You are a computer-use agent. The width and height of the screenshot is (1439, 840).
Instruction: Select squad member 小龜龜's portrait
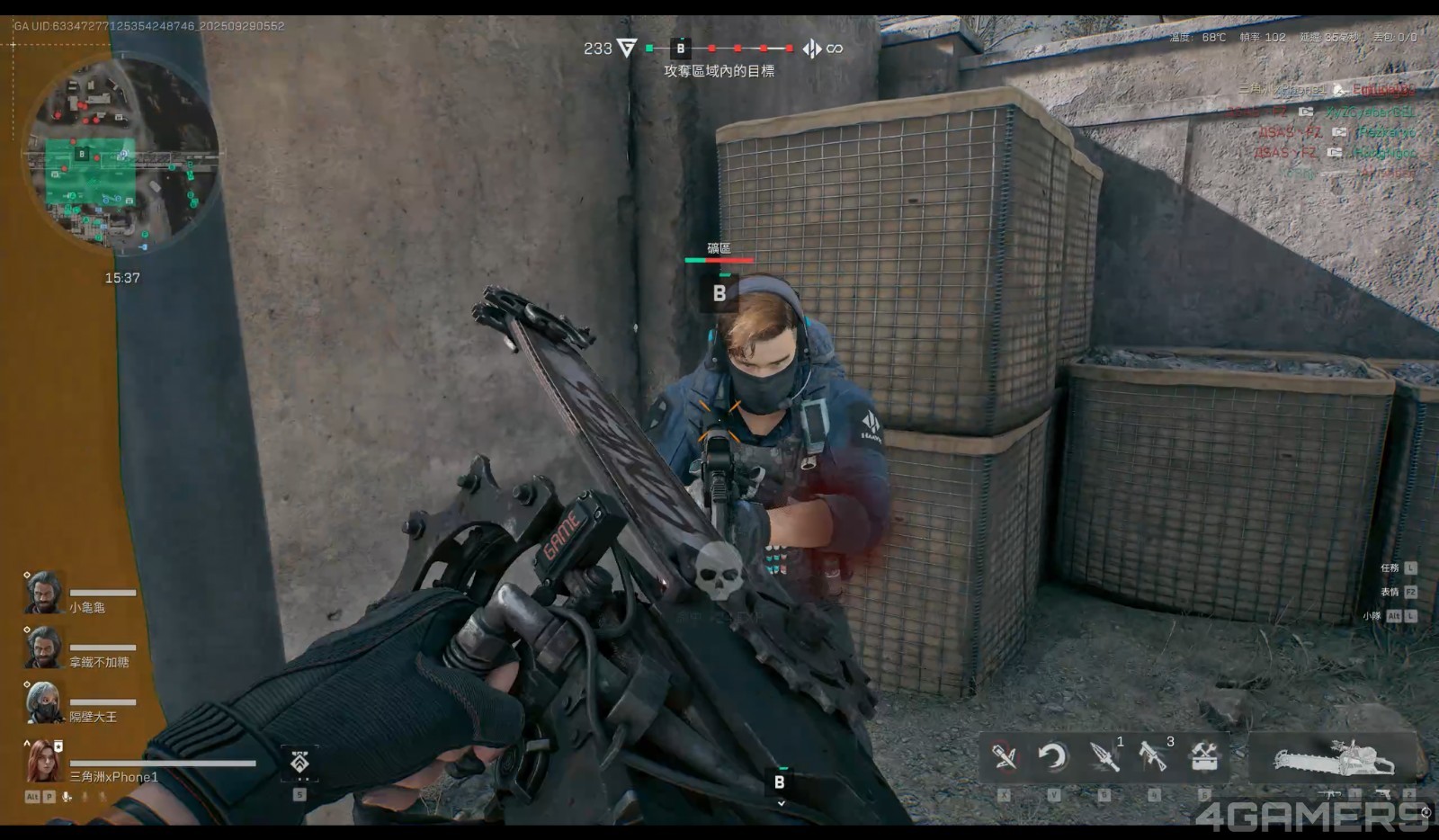(43, 594)
